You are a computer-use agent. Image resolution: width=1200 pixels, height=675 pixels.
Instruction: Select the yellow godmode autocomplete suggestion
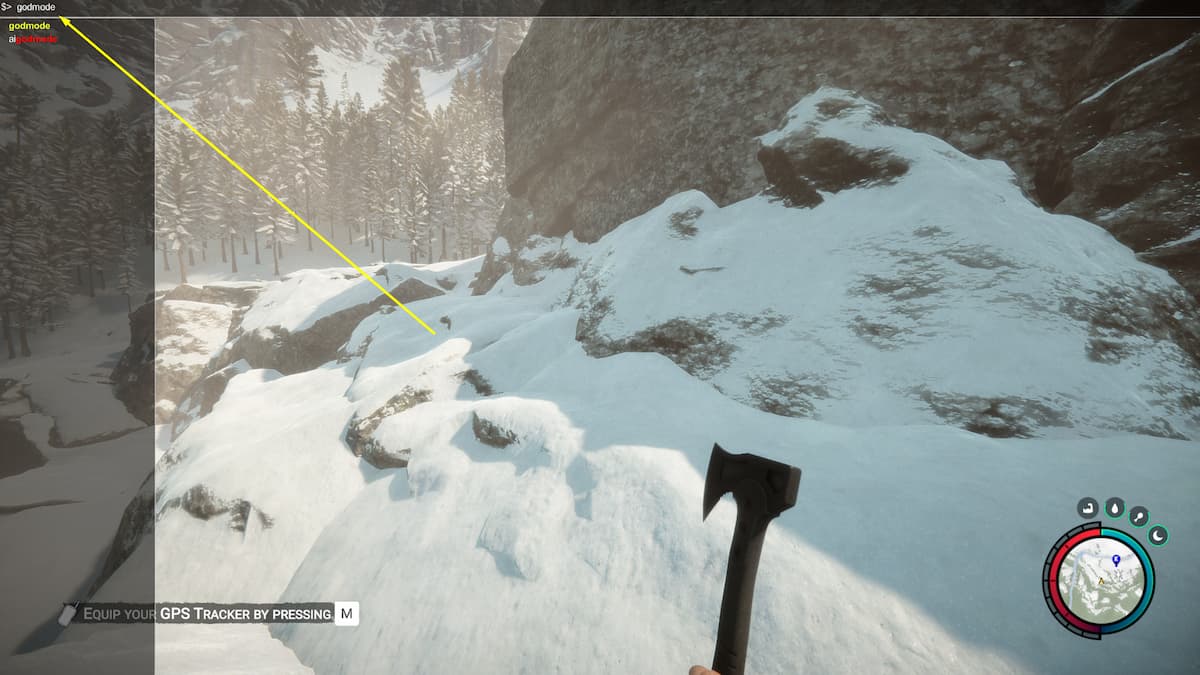pyautogui.click(x=29, y=25)
